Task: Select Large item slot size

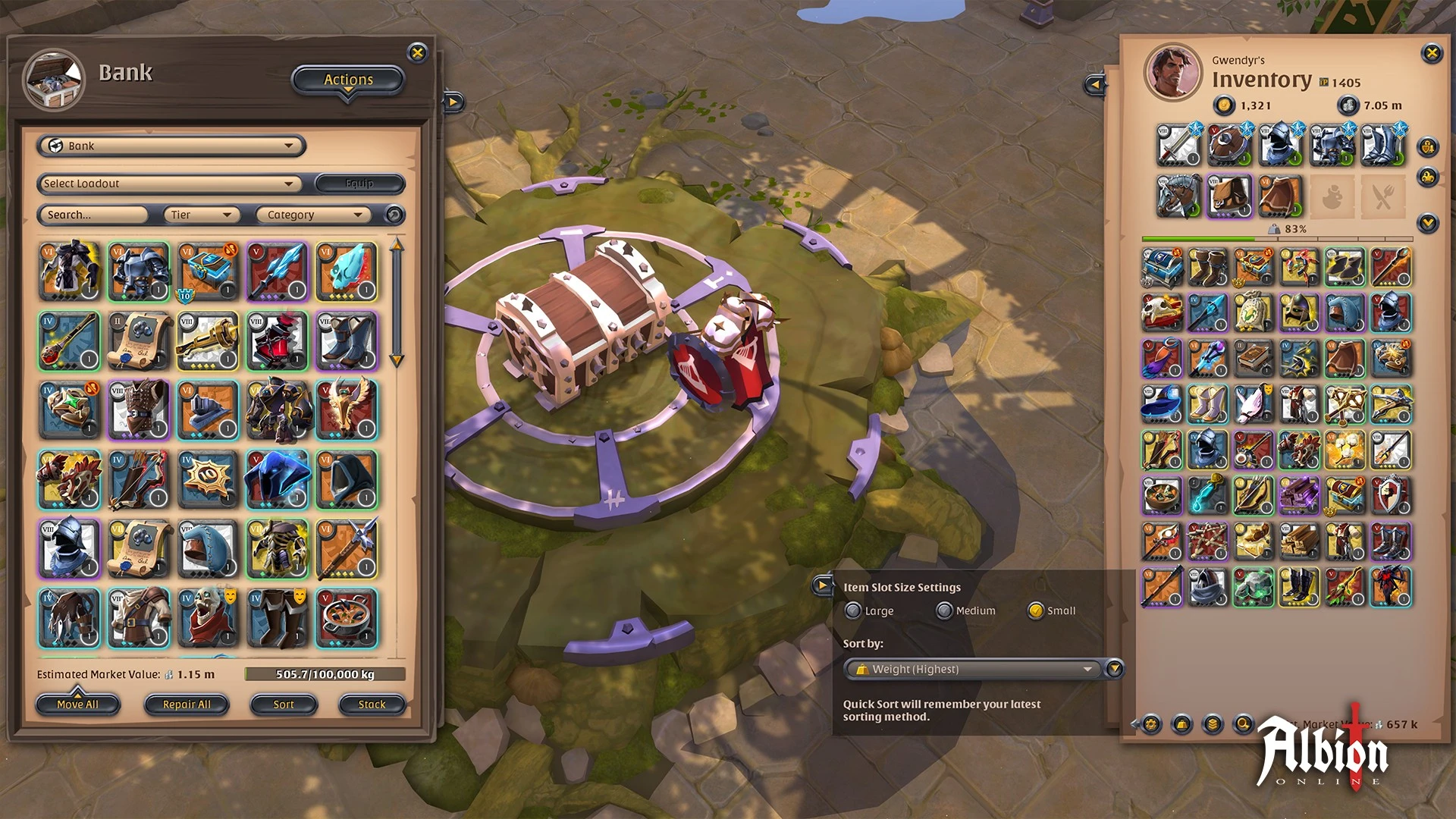Action: 854,610
